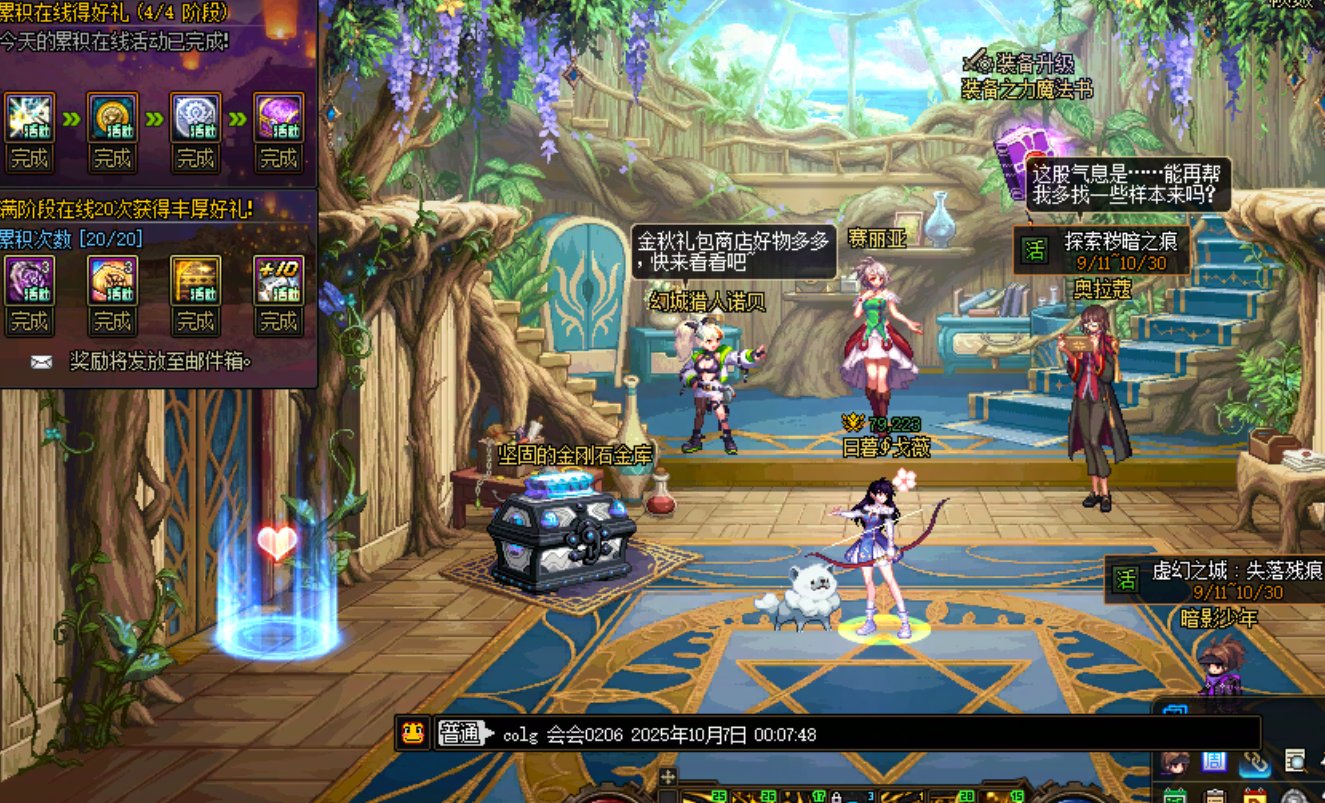1325x803 pixels.
Task: Select the white spark first stage reward
Action: [x=29, y=118]
